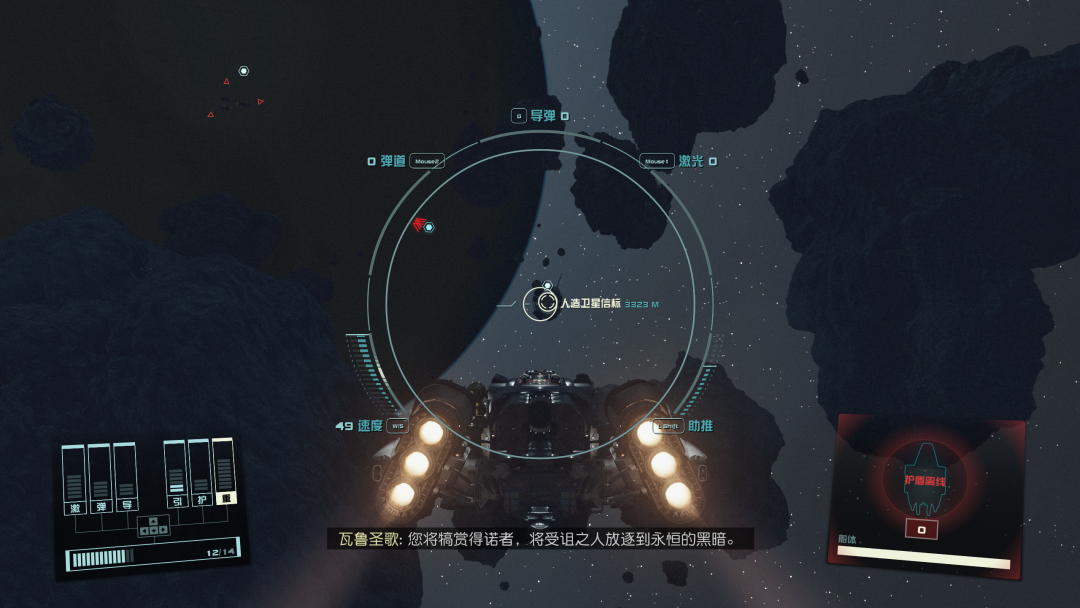Select the 激 laser power column
Screen dimensions: 1080x608
point(75,481)
